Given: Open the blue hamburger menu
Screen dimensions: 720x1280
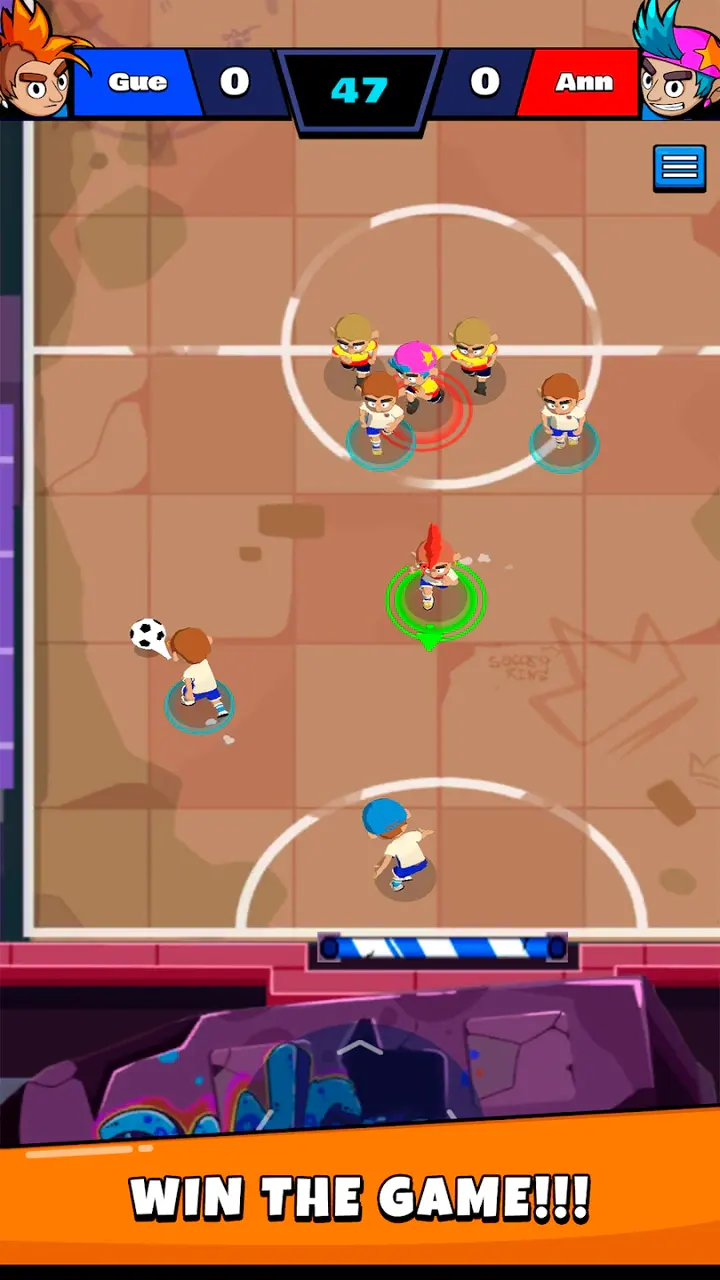Looking at the screenshot, I should click(x=679, y=168).
